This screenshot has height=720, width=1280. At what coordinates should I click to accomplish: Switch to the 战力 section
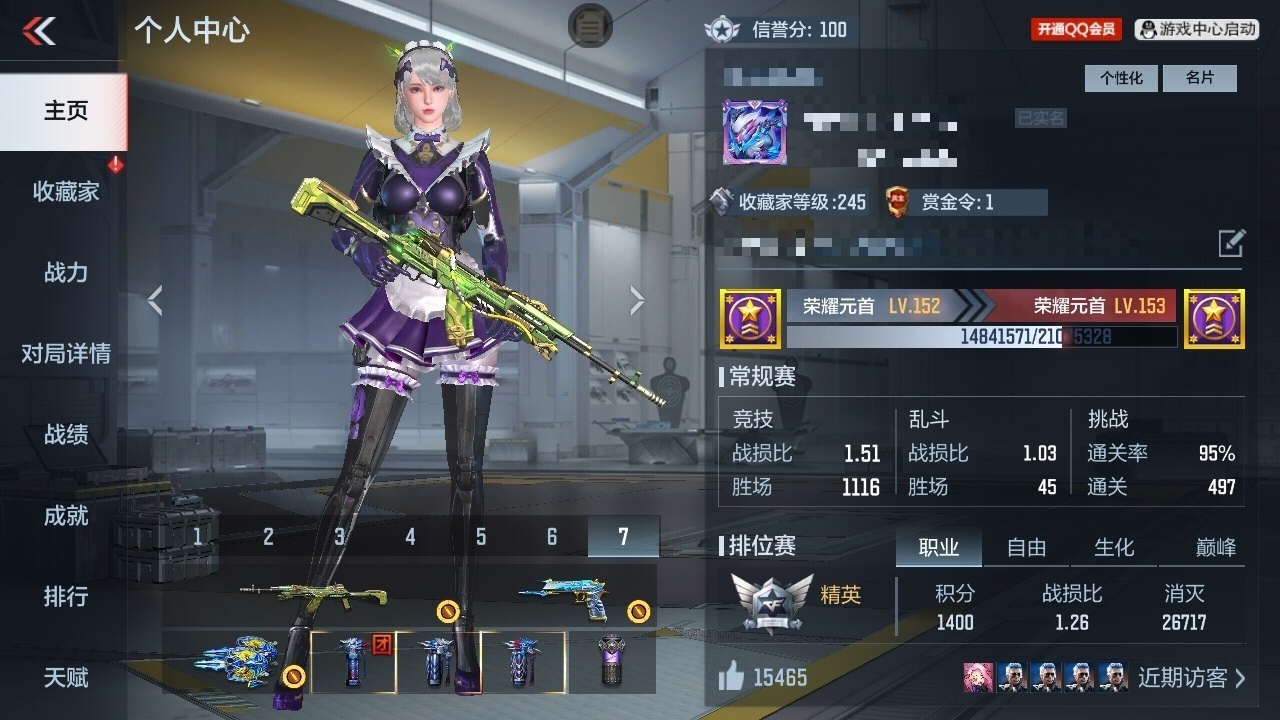65,273
